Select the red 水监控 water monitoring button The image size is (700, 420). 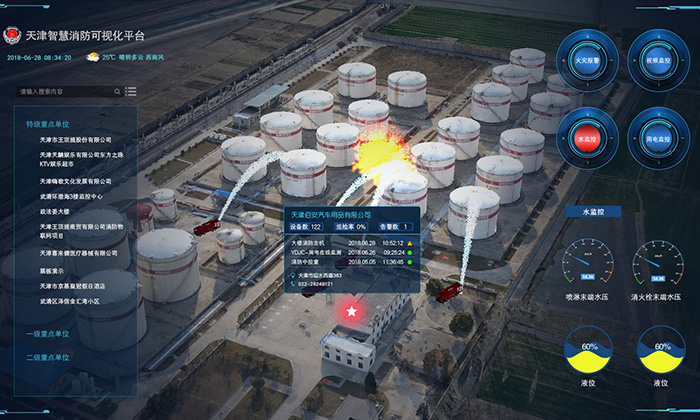point(587,138)
